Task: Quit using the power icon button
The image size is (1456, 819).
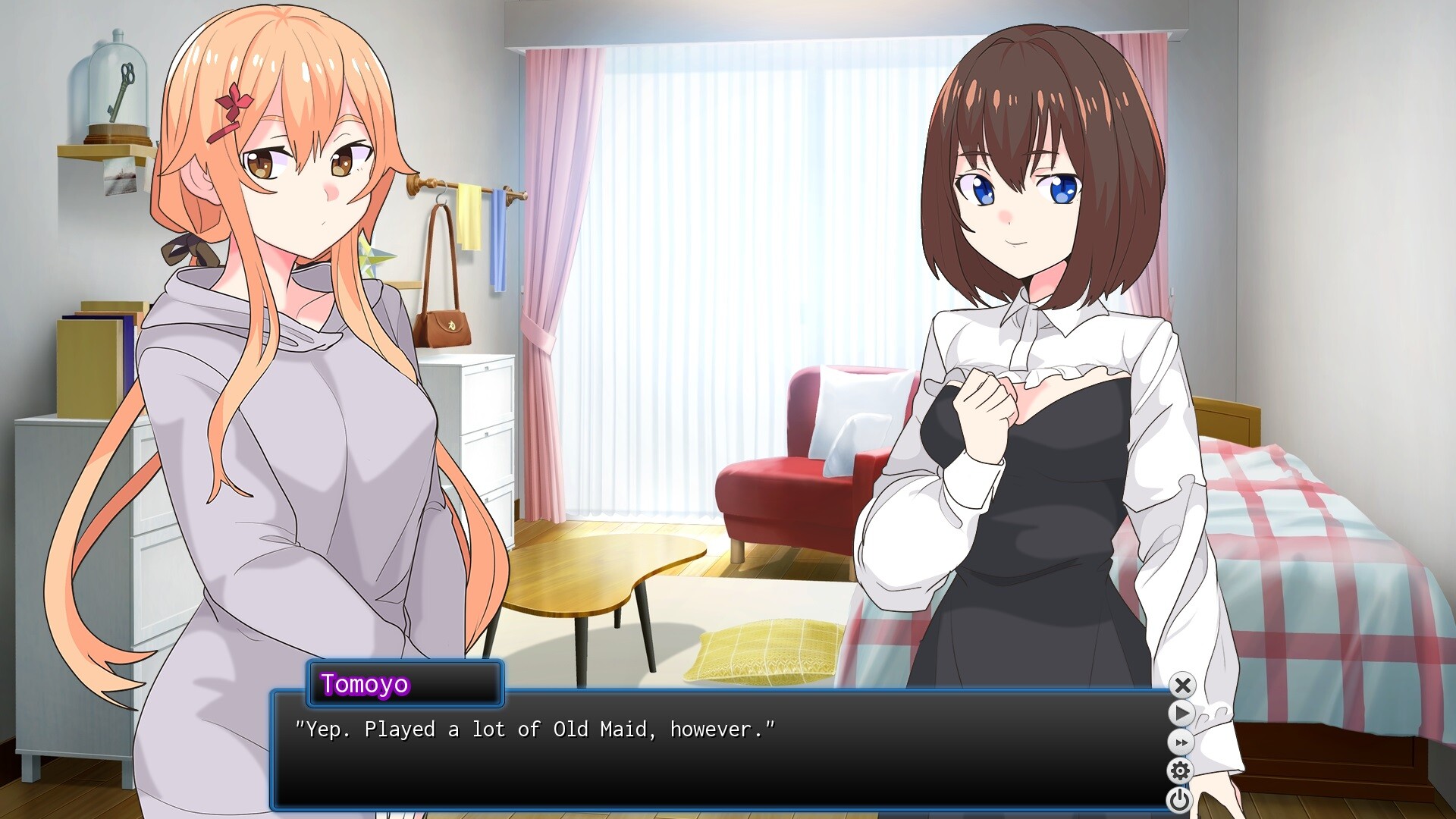Action: tap(1179, 799)
